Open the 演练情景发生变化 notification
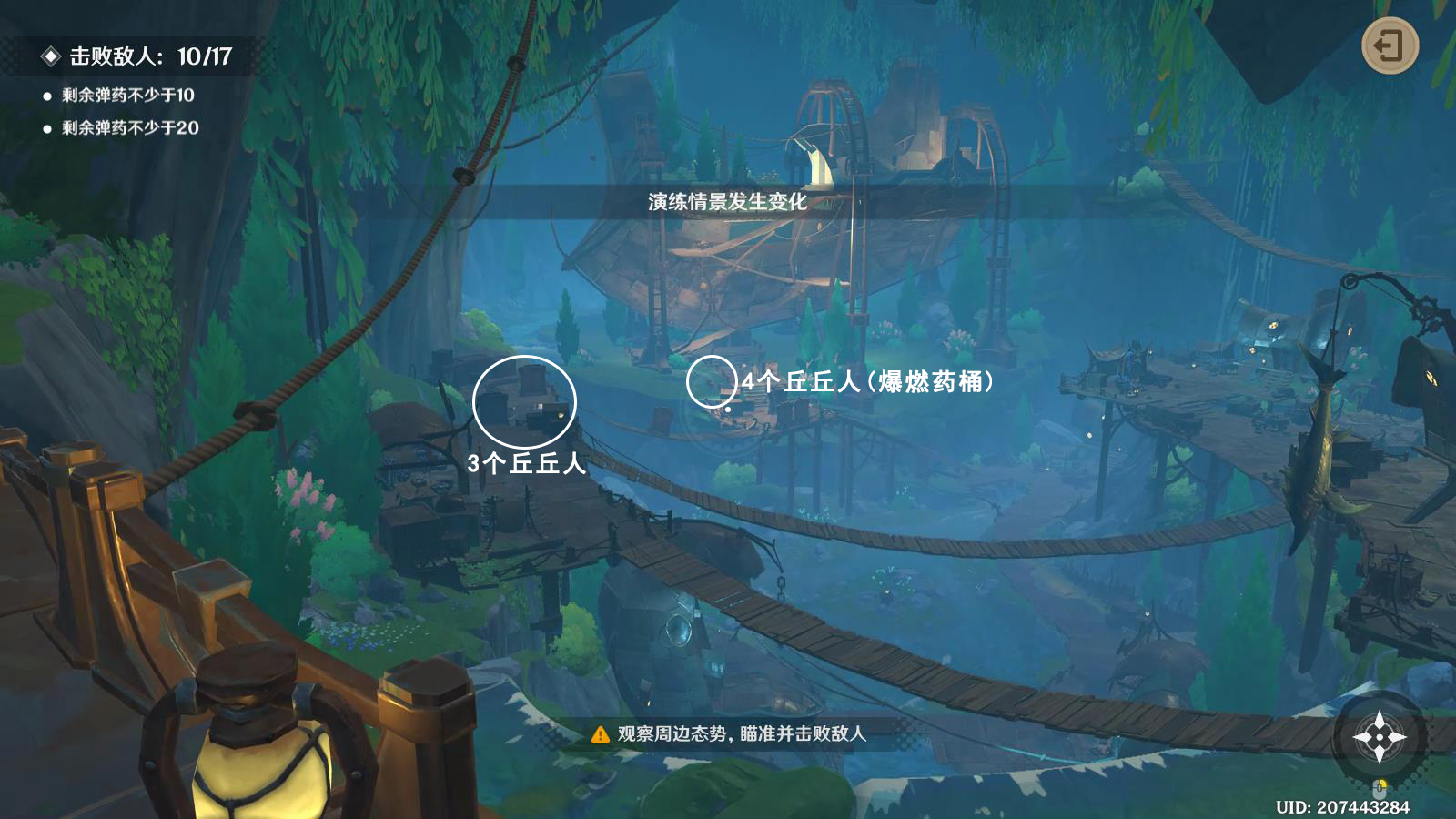Screen dimensions: 1456x819 tap(725, 199)
